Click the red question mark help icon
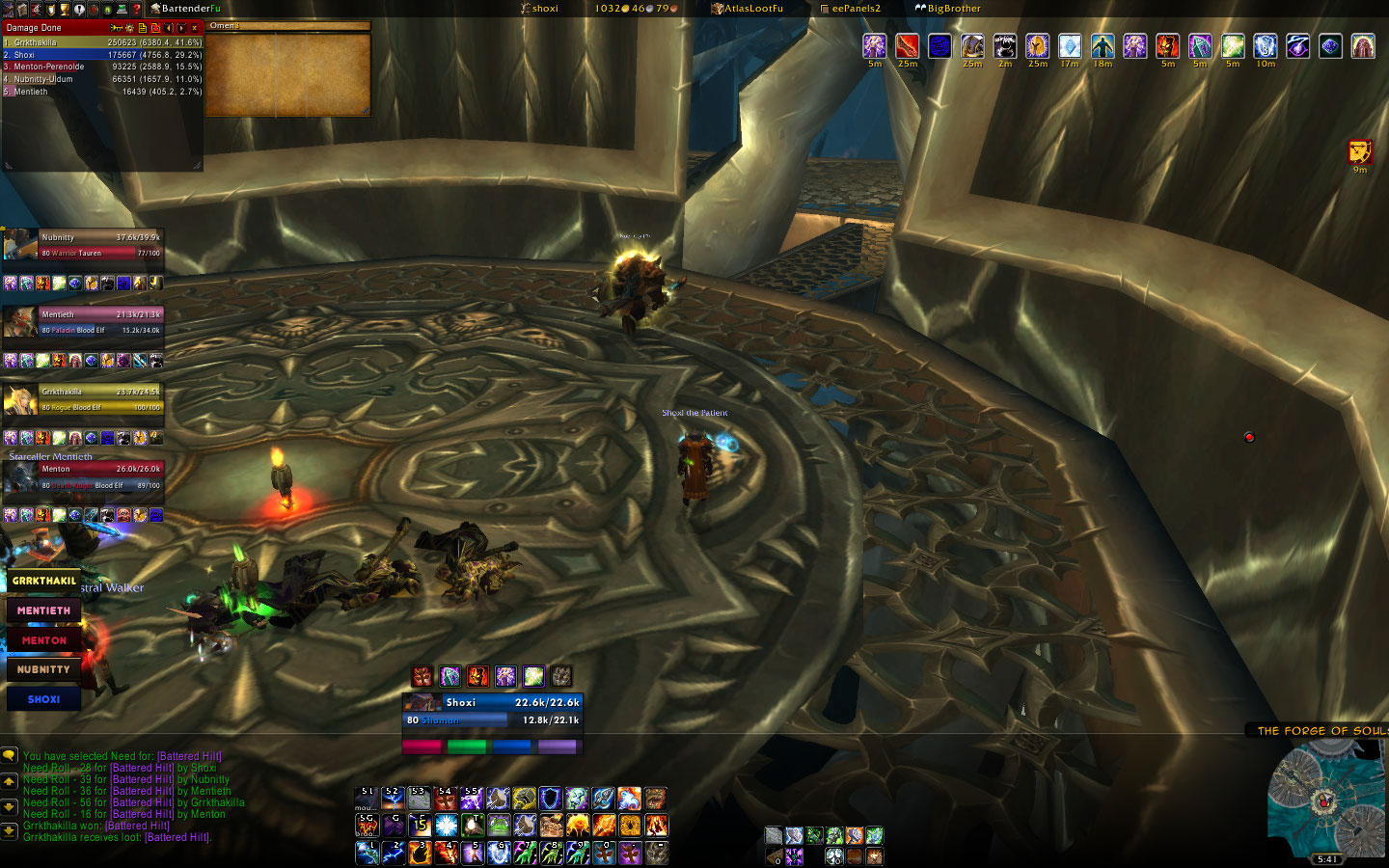The image size is (1389, 868). click(136, 9)
